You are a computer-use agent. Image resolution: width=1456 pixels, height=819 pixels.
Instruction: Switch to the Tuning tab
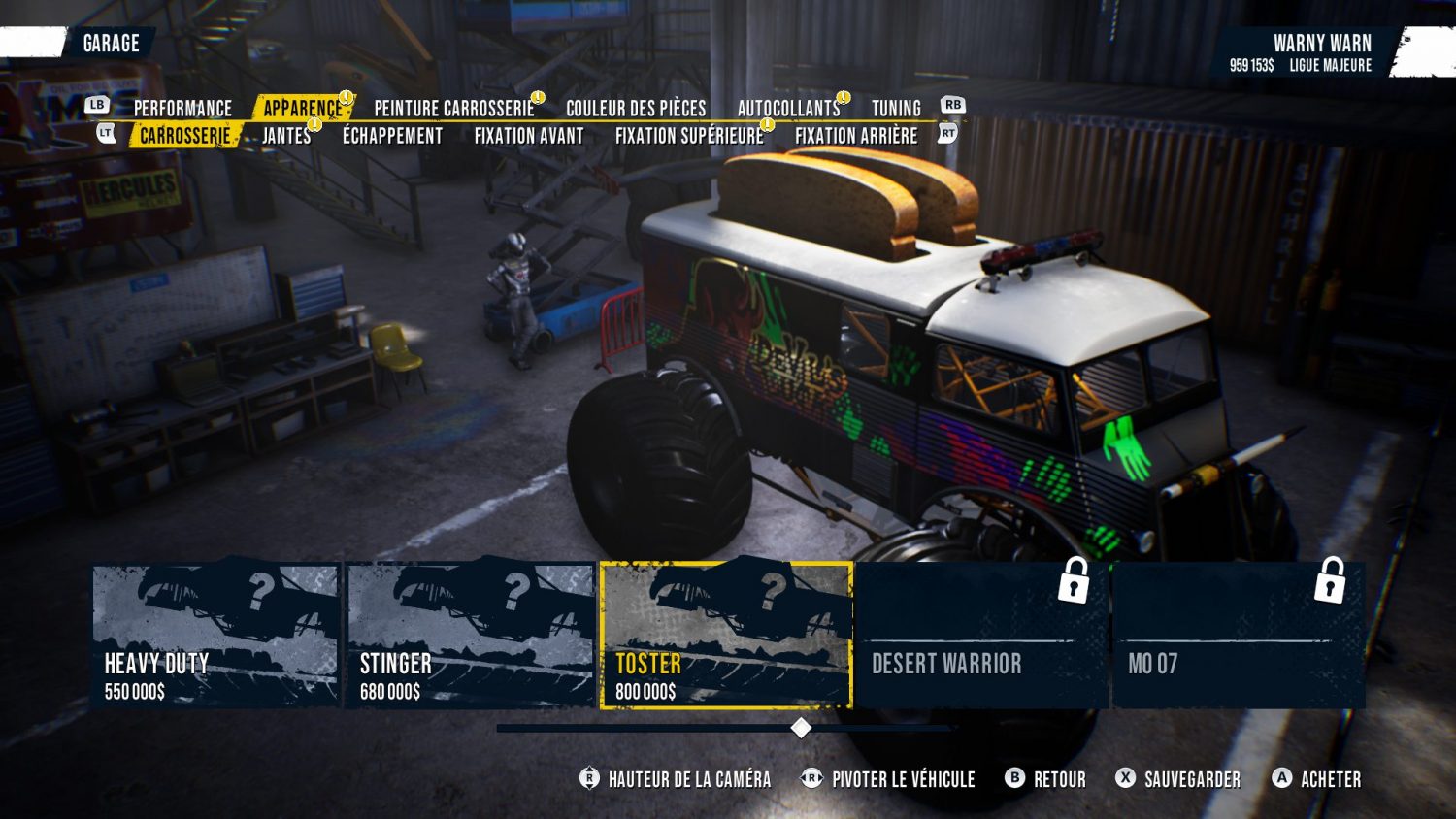[896, 108]
